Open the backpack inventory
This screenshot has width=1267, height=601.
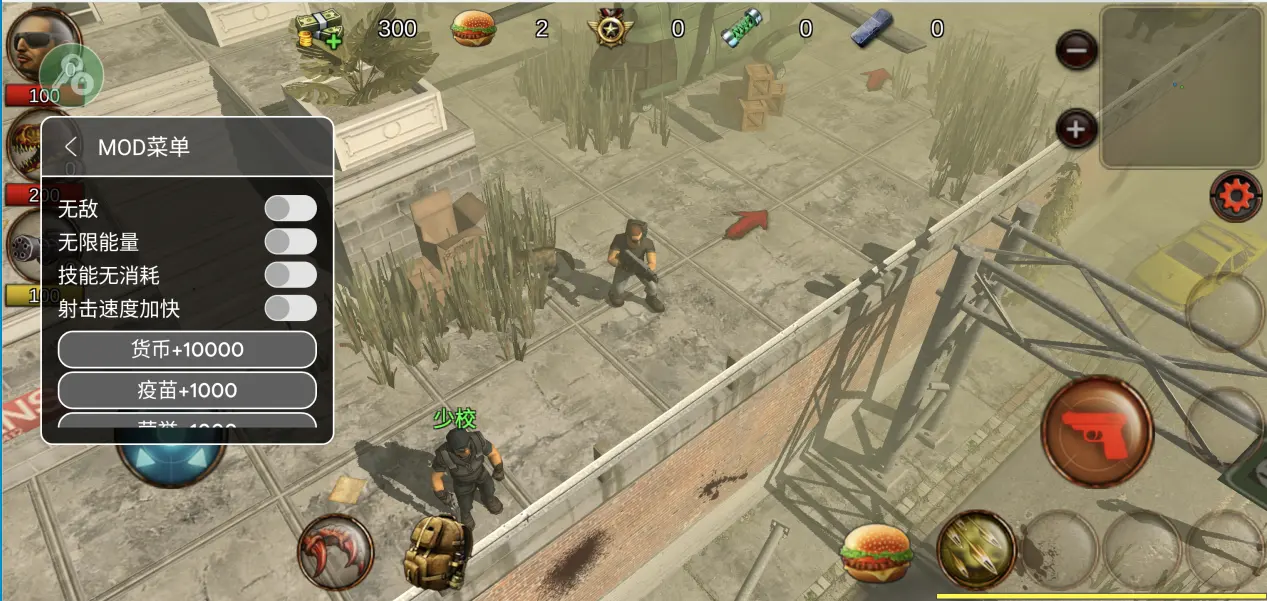(x=437, y=552)
